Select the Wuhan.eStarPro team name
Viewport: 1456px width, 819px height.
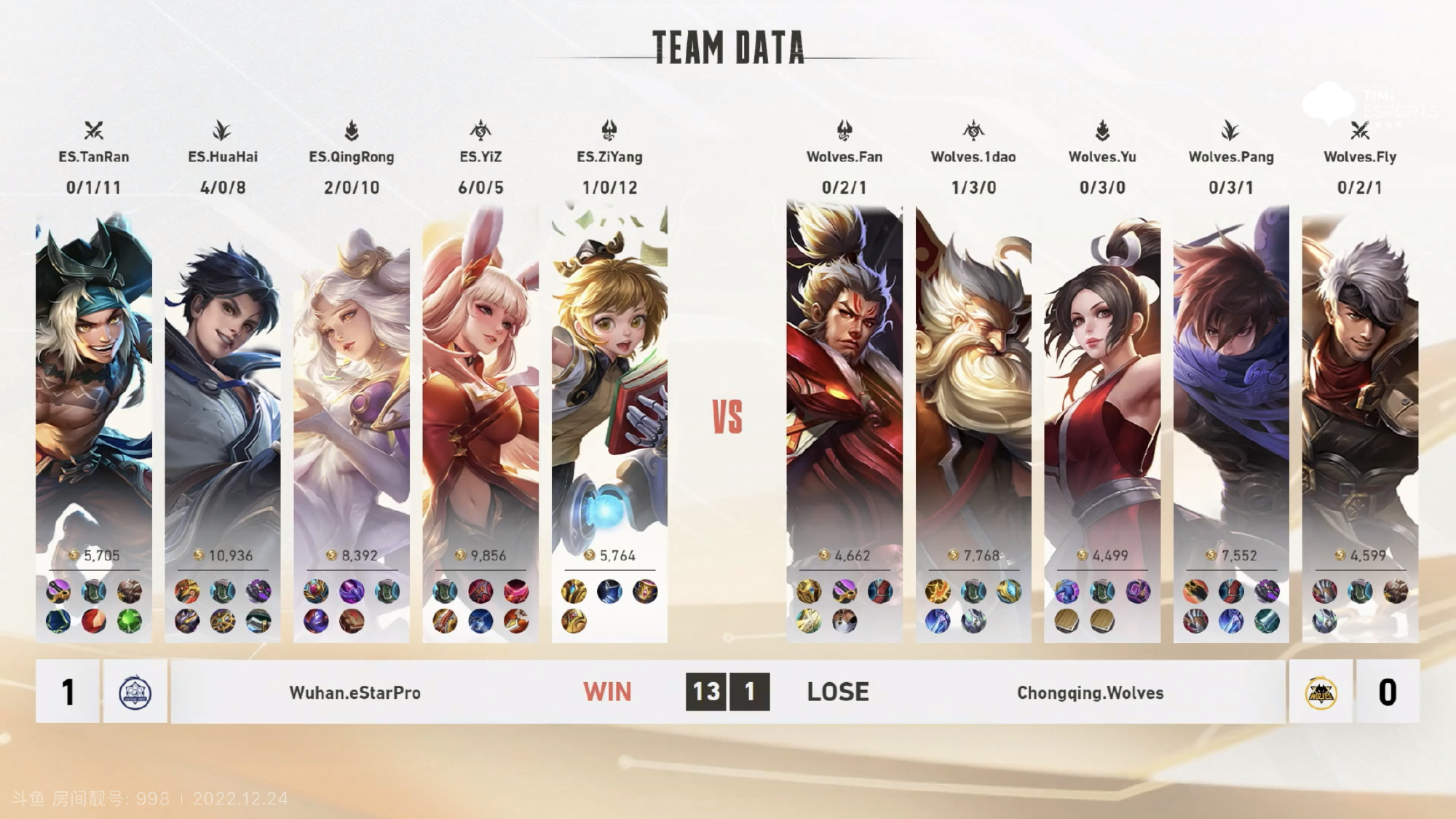point(355,692)
